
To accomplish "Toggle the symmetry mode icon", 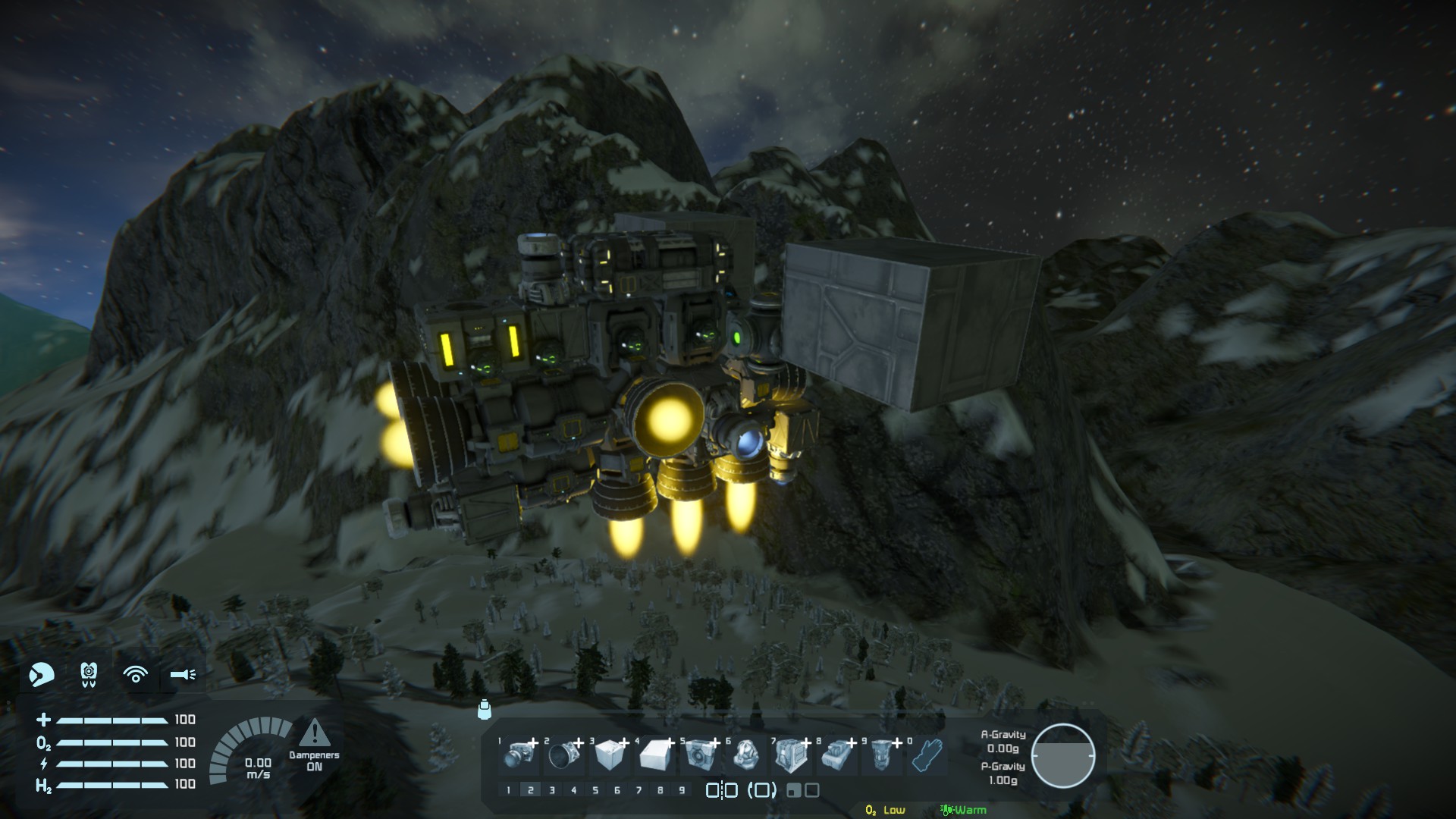I will [721, 790].
